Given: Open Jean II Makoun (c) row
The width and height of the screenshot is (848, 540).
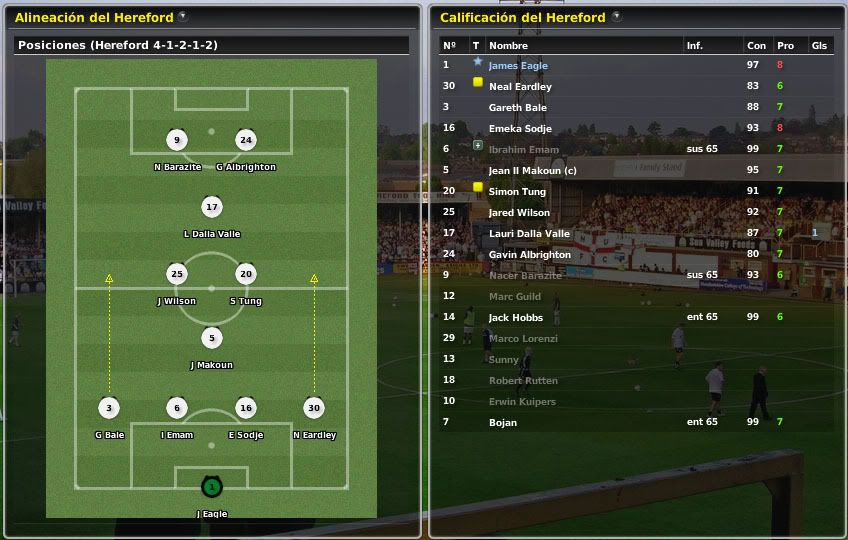Looking at the screenshot, I should (x=533, y=170).
